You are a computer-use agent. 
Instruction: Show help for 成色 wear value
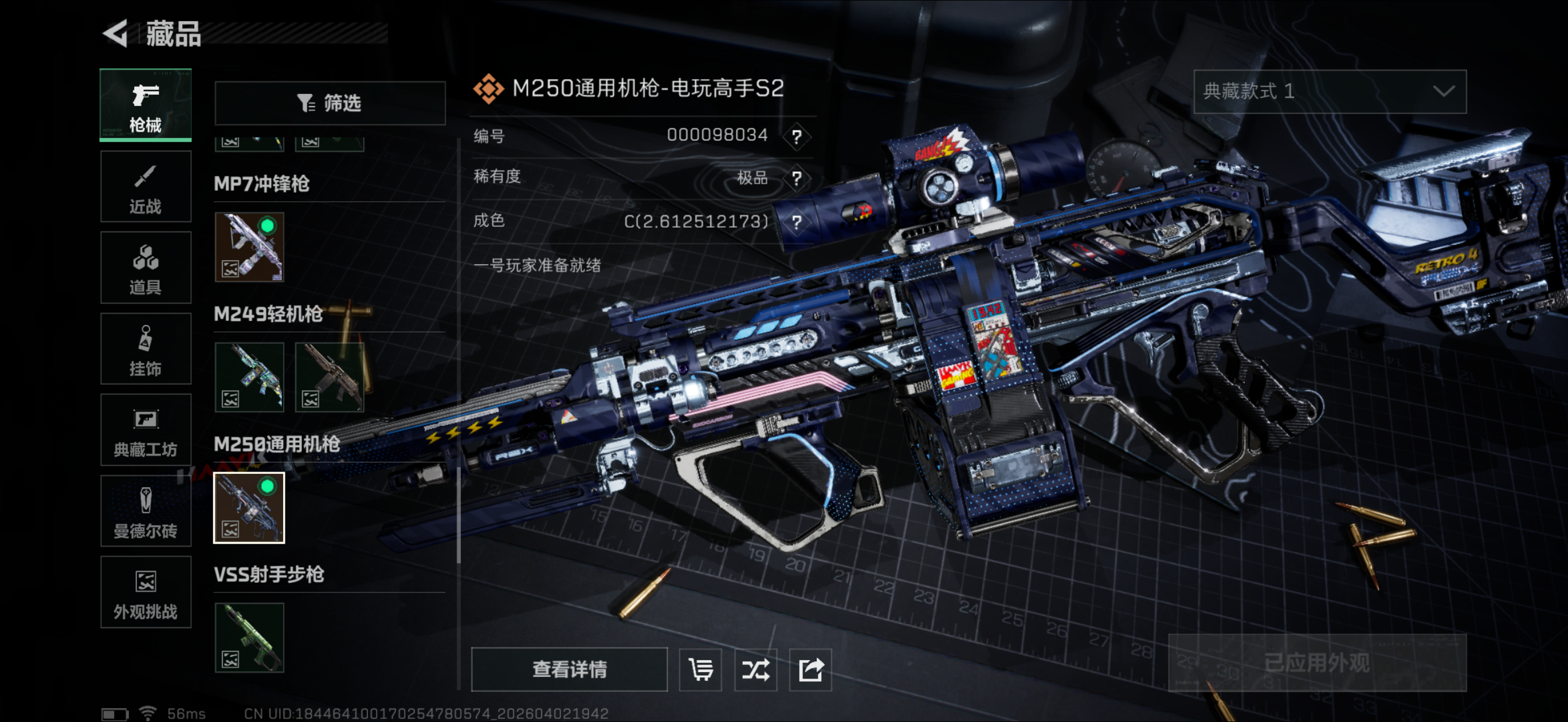[x=797, y=222]
